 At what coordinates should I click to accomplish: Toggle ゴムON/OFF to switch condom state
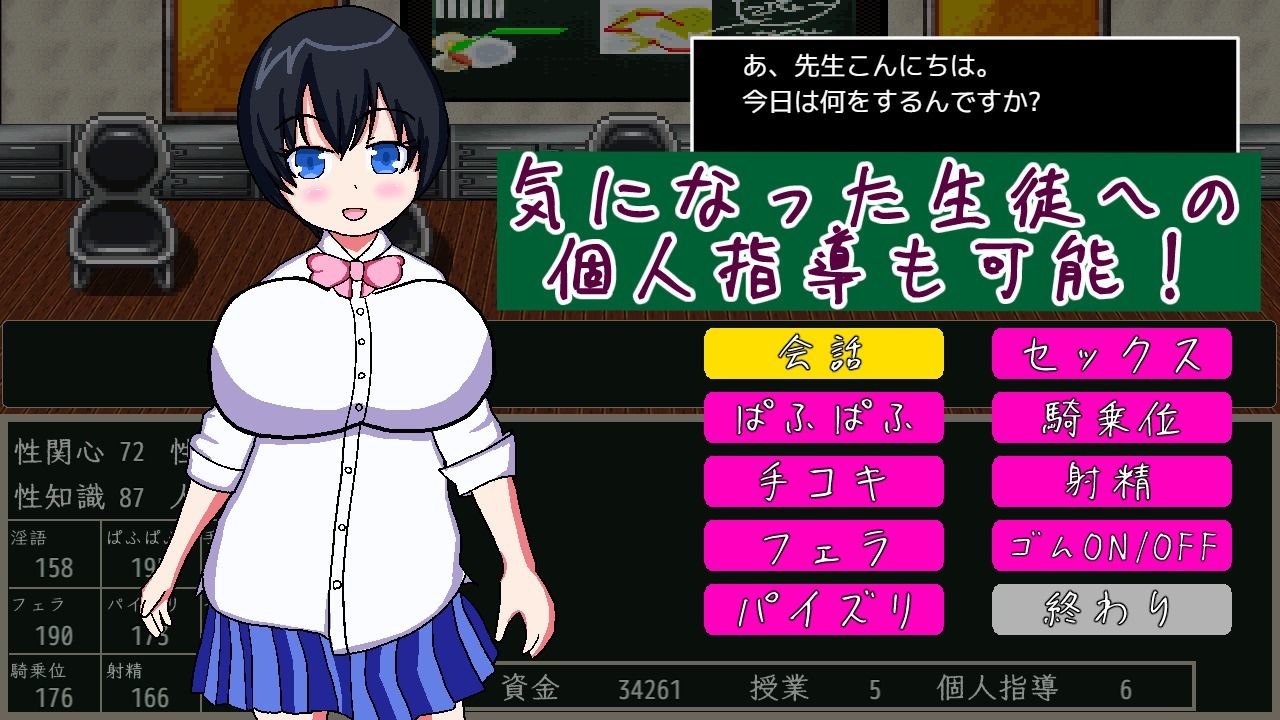pyautogui.click(x=1111, y=546)
